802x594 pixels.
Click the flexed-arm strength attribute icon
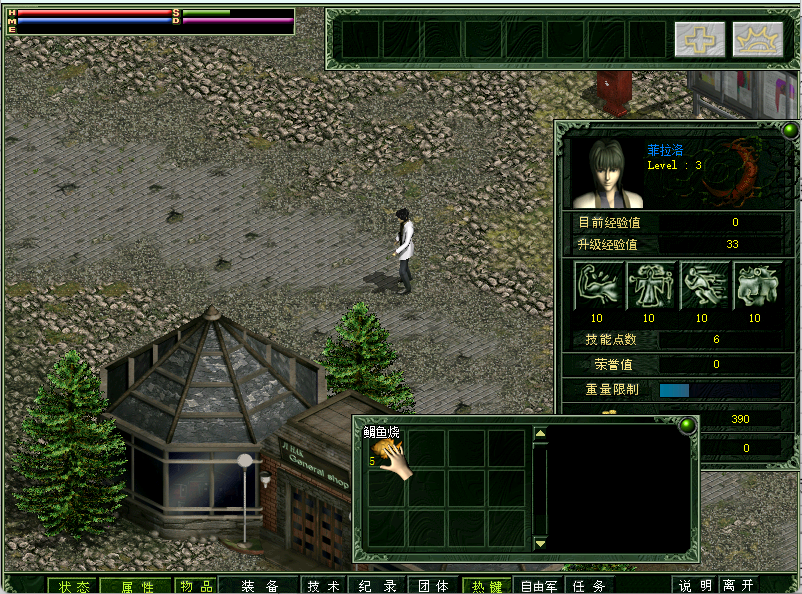[x=598, y=285]
